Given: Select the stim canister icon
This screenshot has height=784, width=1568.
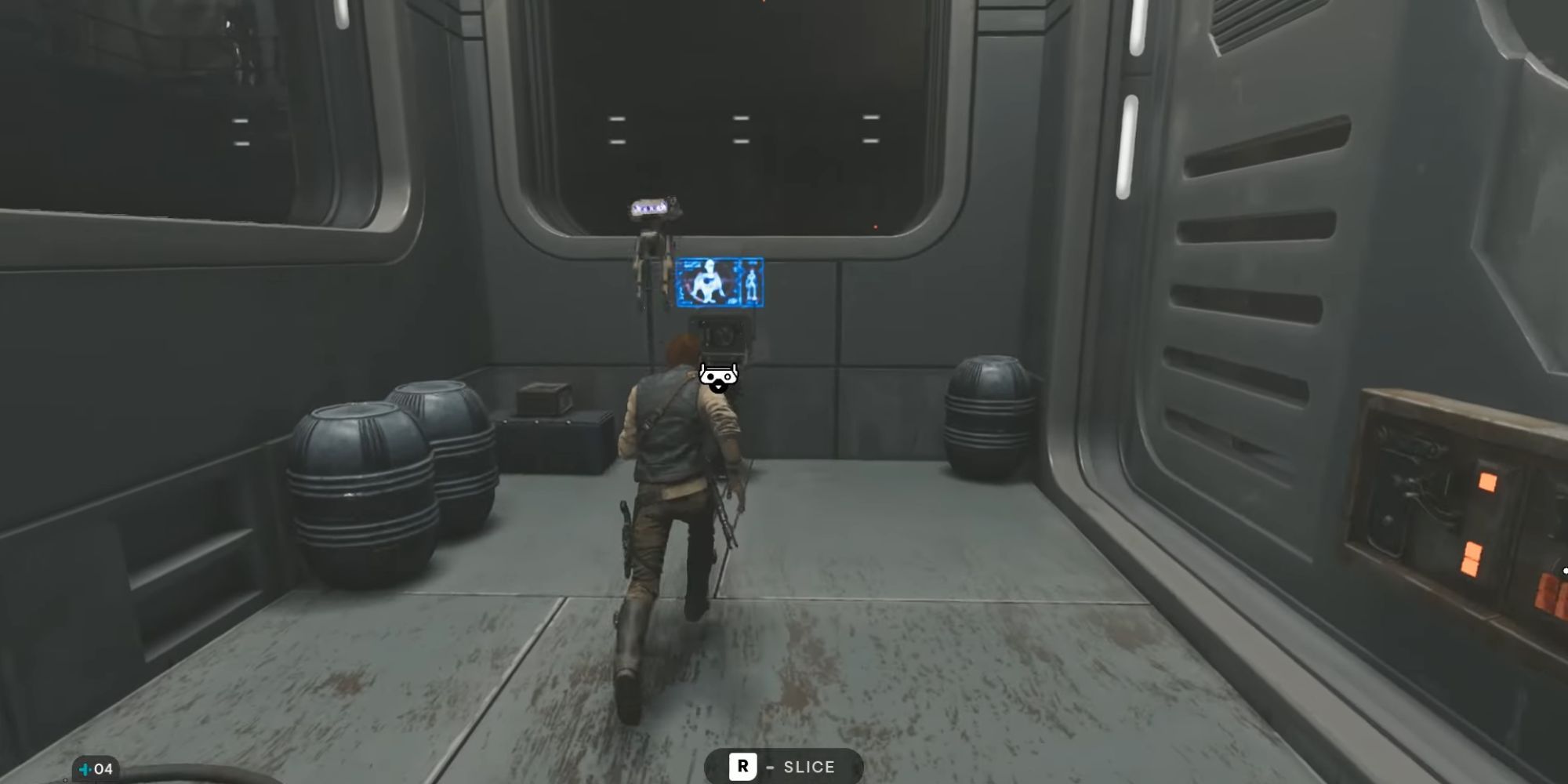Looking at the screenshot, I should click(85, 769).
